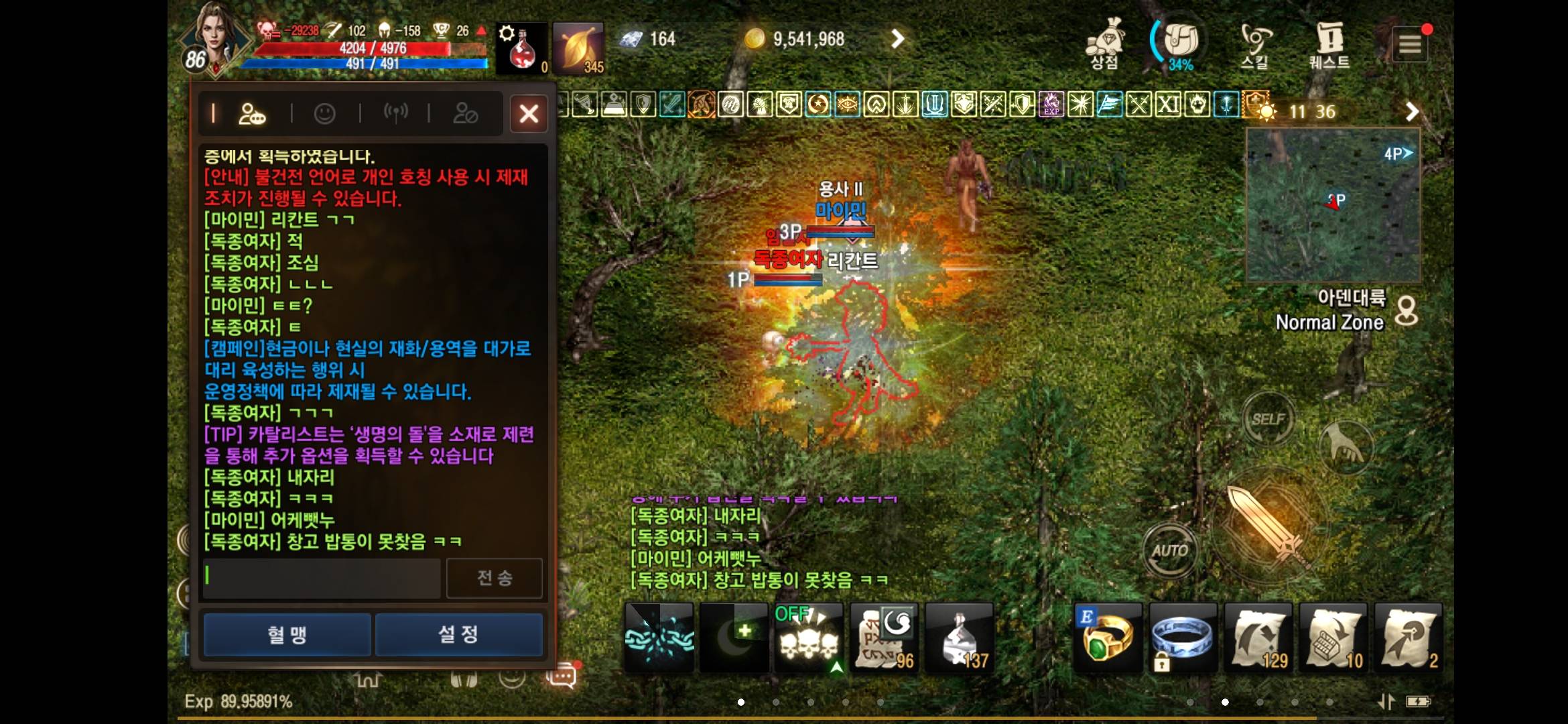
Task: Switch to the smiley emoticon chat tab
Action: (325, 113)
